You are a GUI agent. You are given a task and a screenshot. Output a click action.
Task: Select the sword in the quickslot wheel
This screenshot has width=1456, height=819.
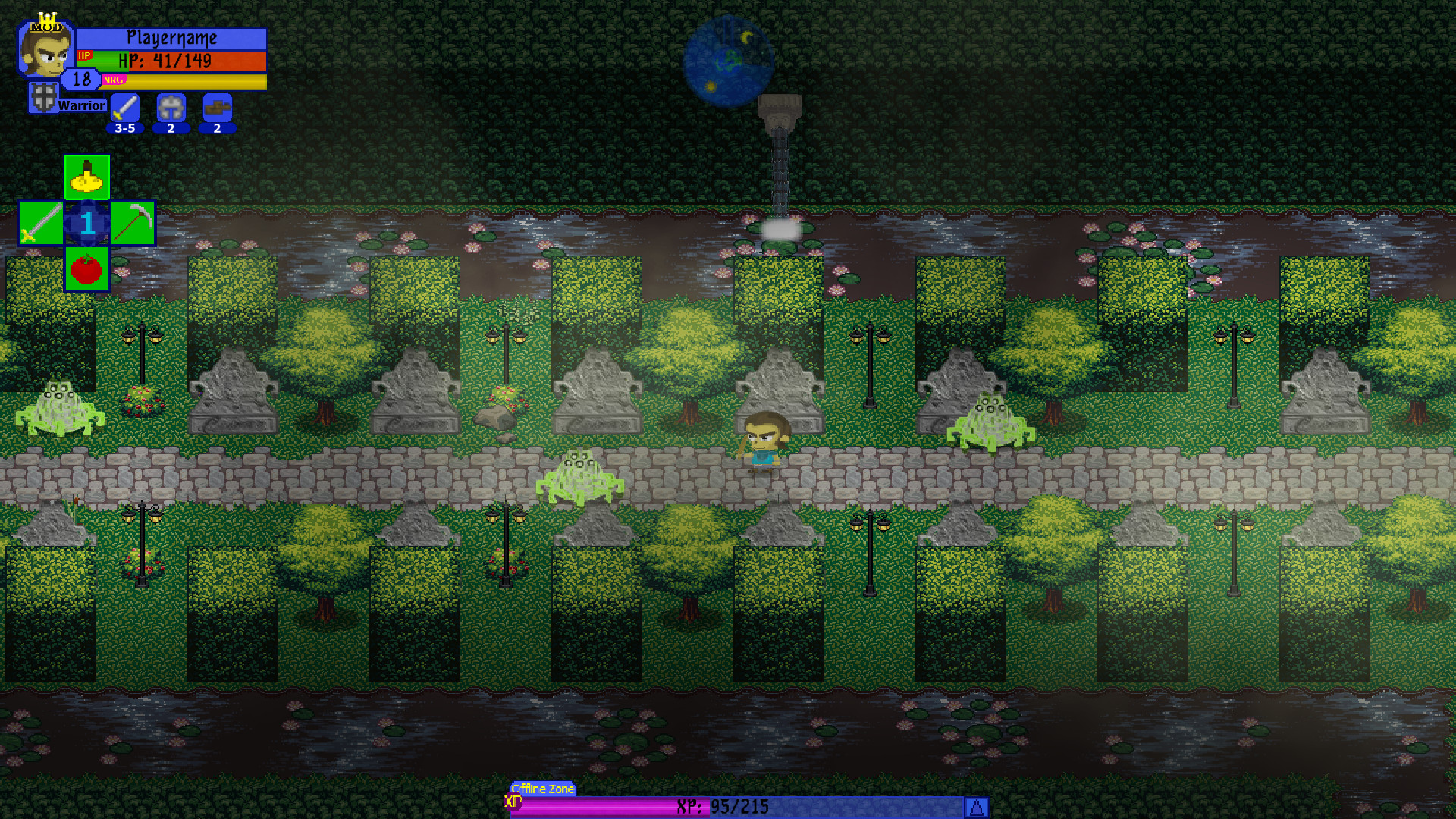pyautogui.click(x=41, y=222)
